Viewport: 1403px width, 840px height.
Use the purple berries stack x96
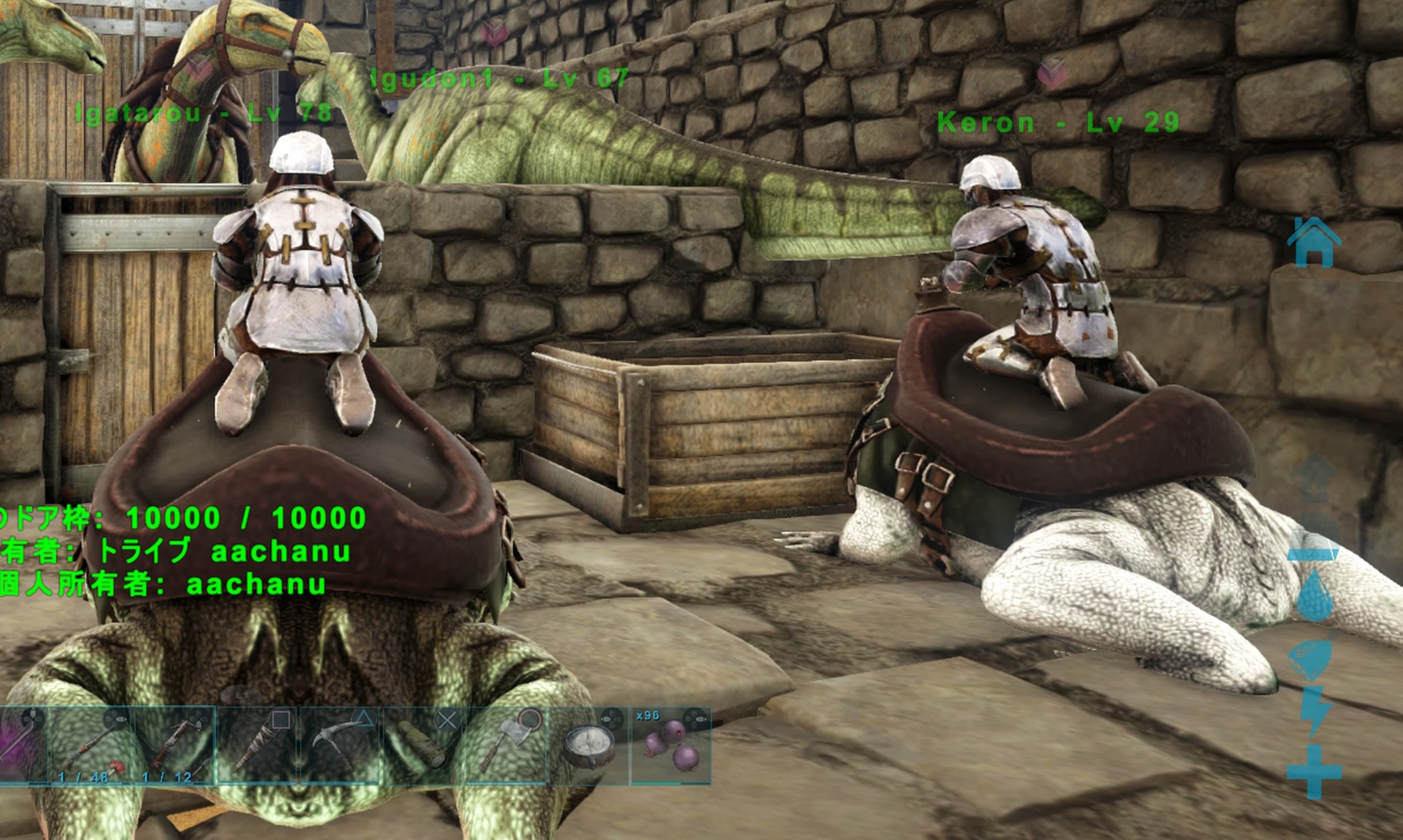point(672,746)
